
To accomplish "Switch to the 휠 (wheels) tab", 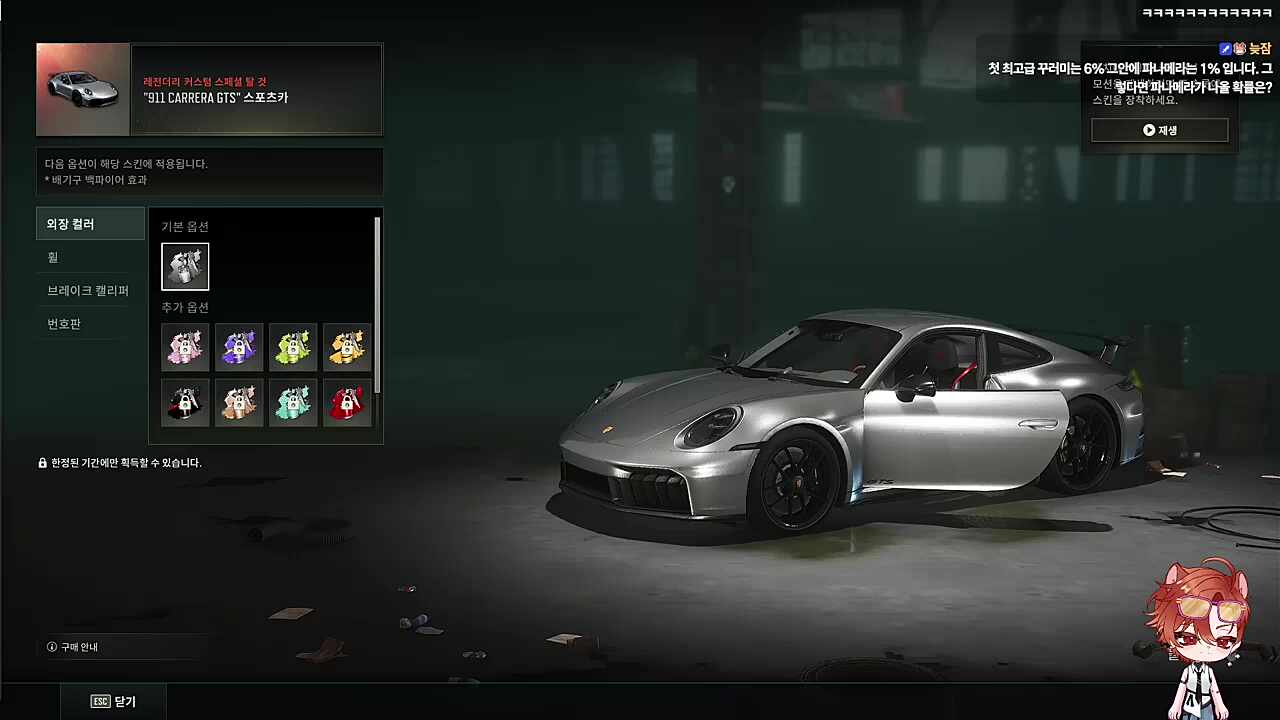I will coord(90,257).
